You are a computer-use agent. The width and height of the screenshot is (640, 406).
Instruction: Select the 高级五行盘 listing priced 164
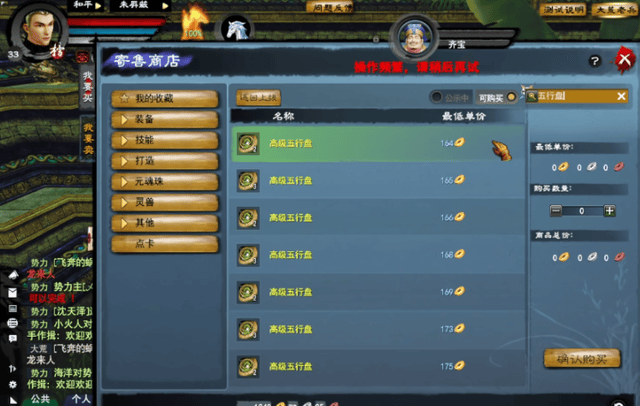(x=377, y=144)
